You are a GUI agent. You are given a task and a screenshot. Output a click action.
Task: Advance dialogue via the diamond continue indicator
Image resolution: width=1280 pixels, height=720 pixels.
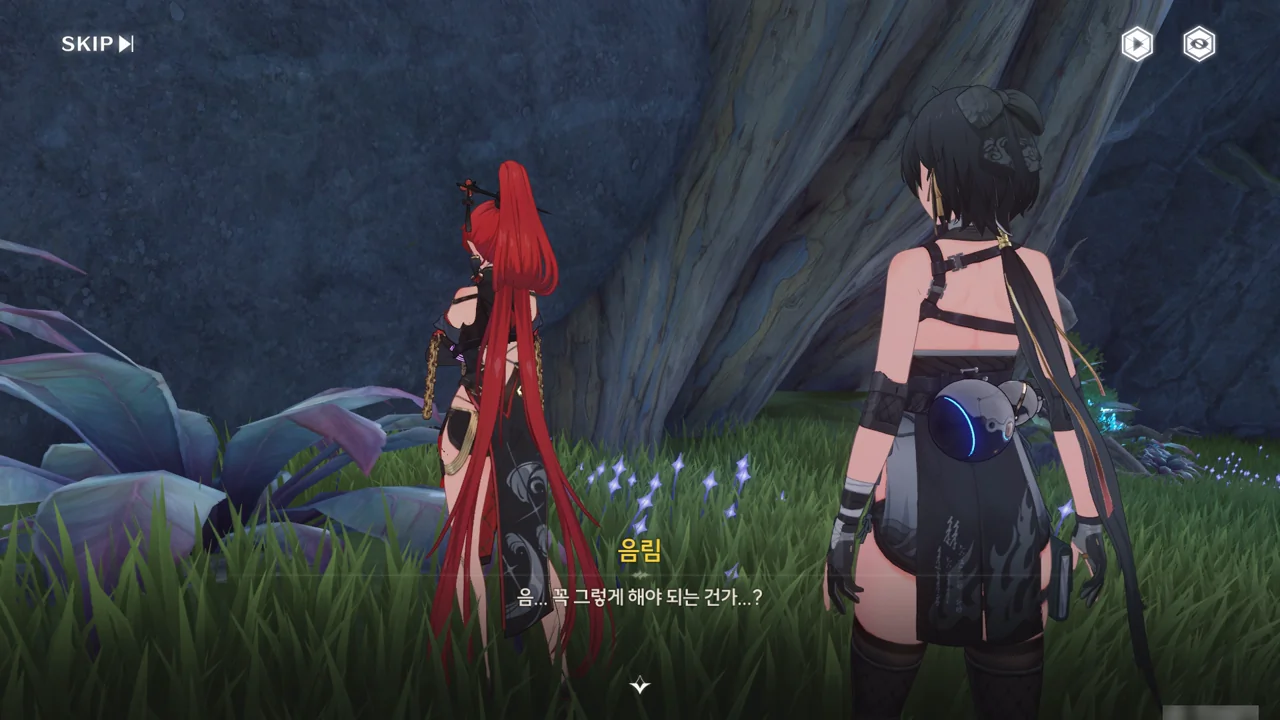(640, 685)
